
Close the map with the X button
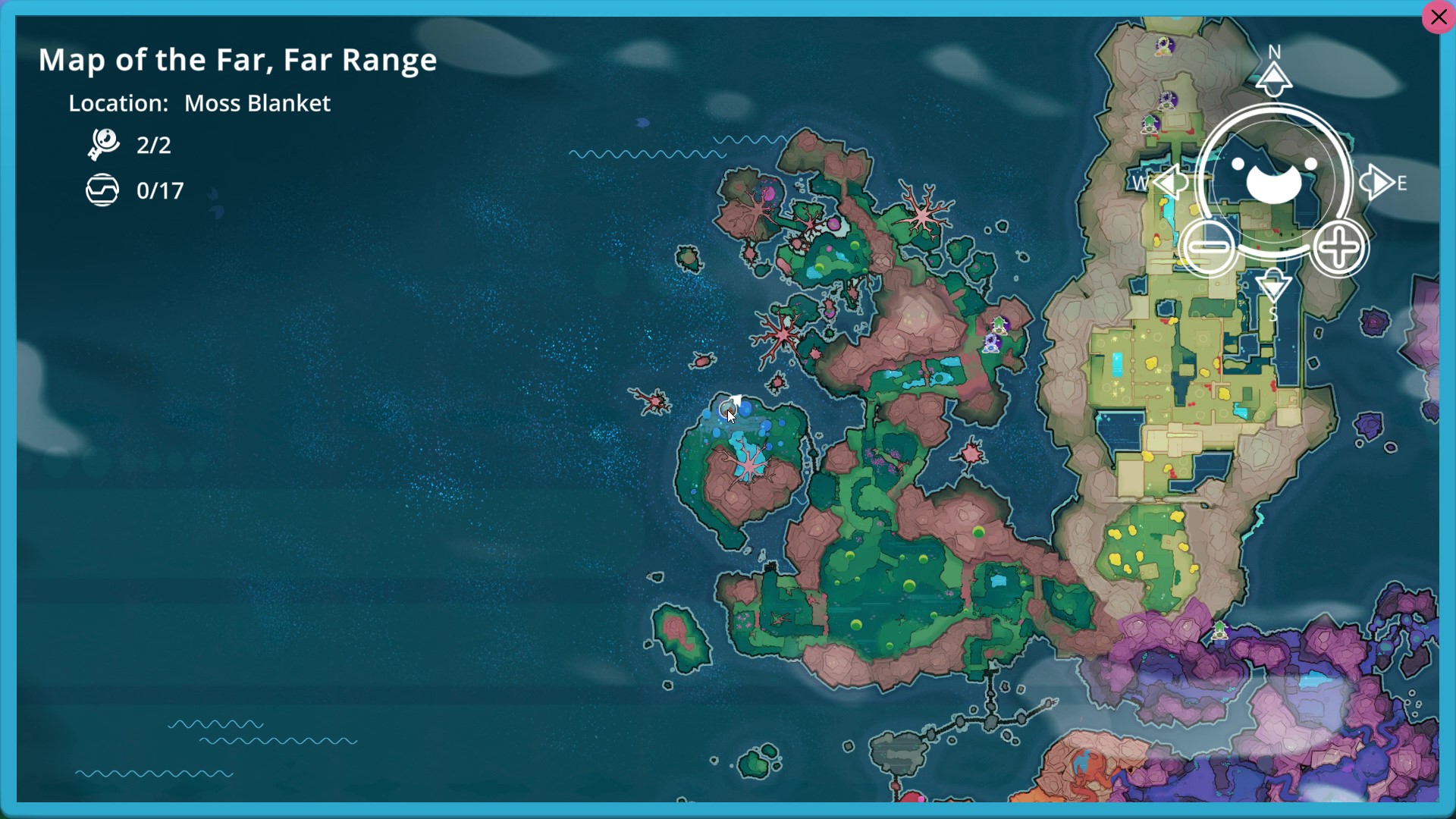point(1439,17)
